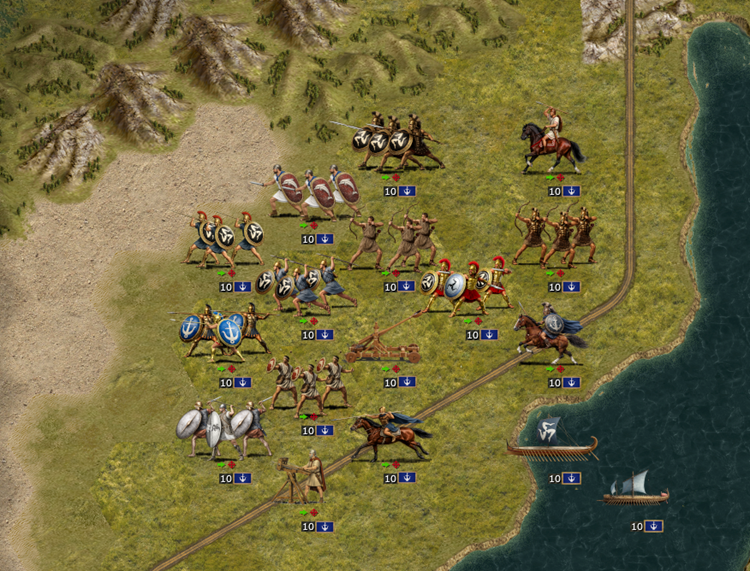
Task: Choose the small ship with white sails
Action: 633,489
